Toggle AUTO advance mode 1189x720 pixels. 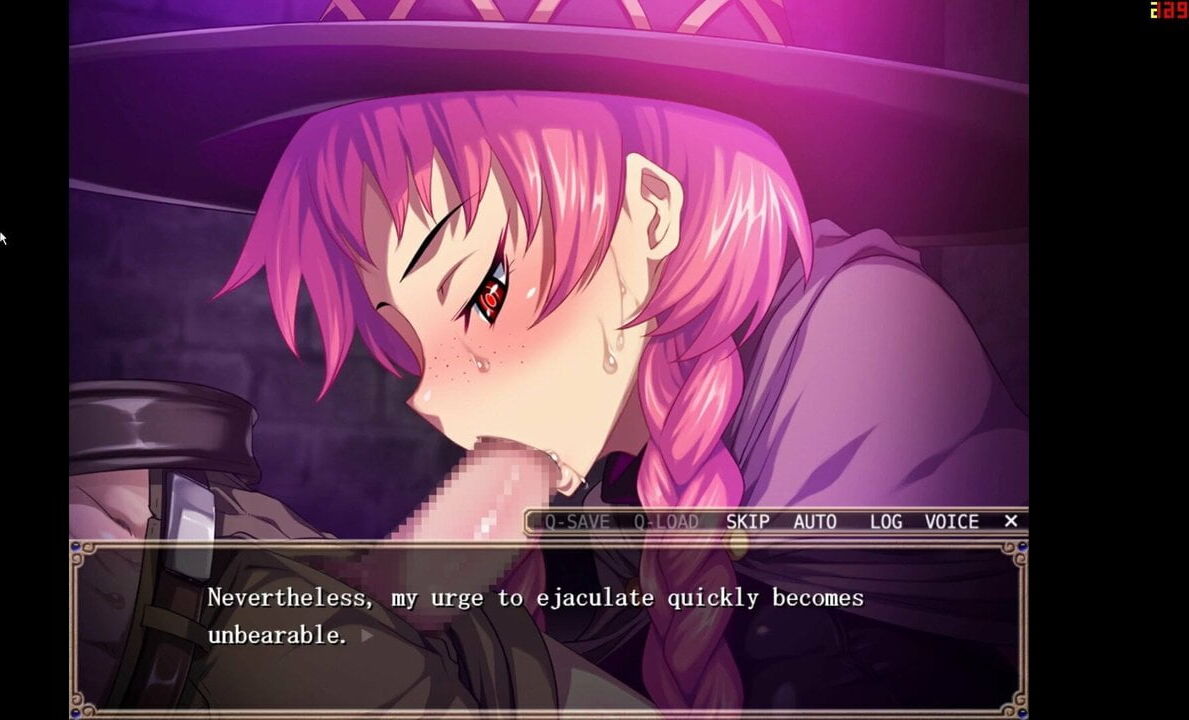point(815,521)
